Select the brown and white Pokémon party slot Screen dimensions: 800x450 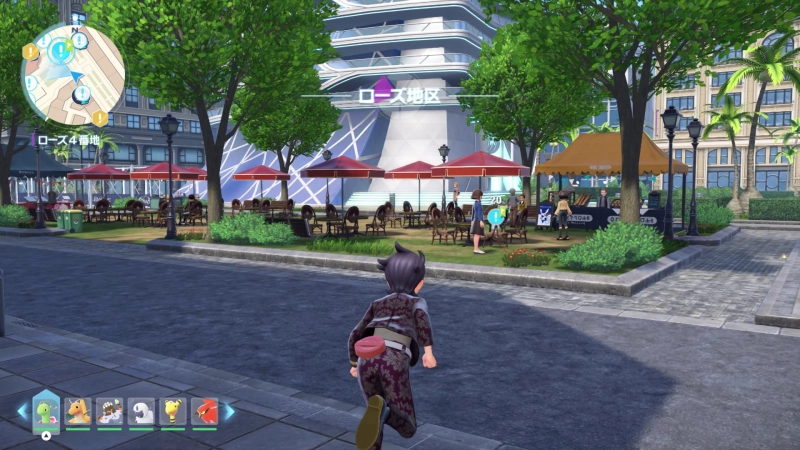click(110, 411)
